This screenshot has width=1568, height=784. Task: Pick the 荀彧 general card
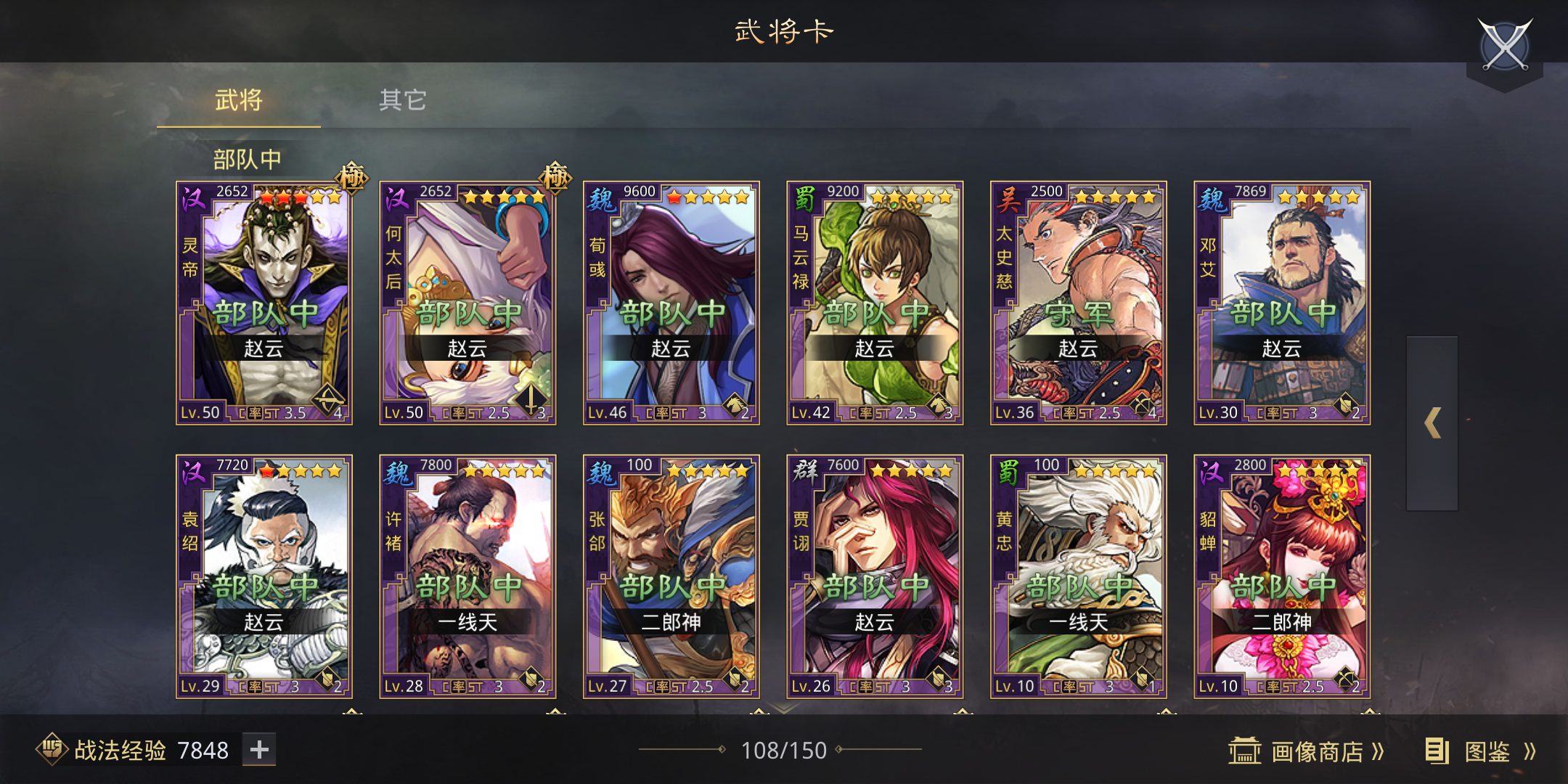671,303
